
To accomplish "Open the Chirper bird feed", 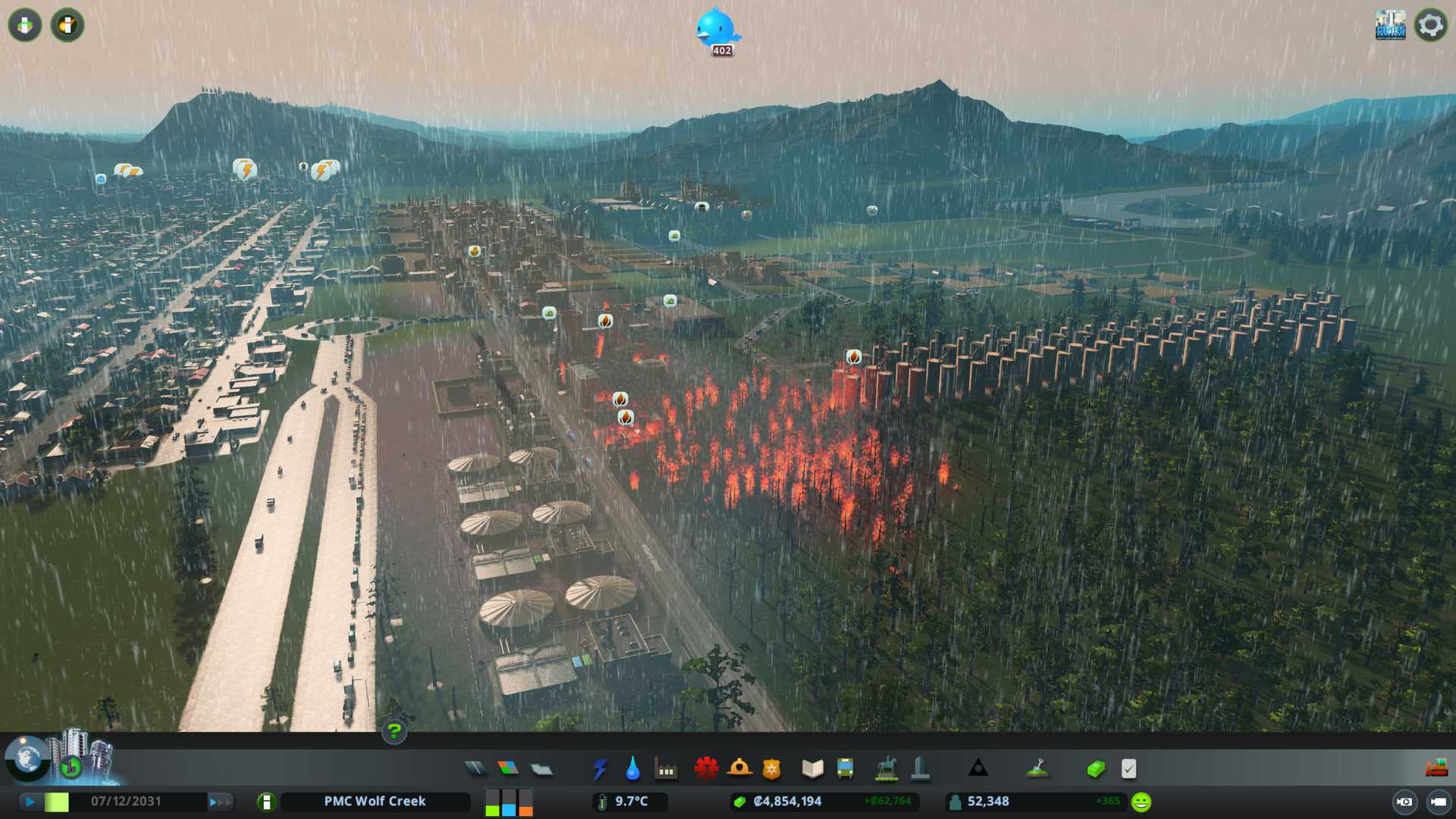I will click(716, 29).
